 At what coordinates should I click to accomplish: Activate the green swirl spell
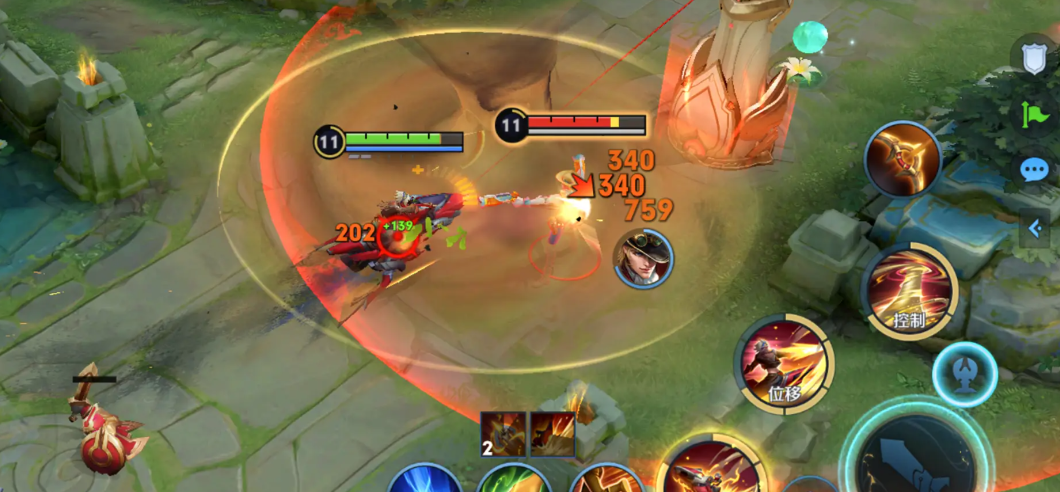coord(514,481)
